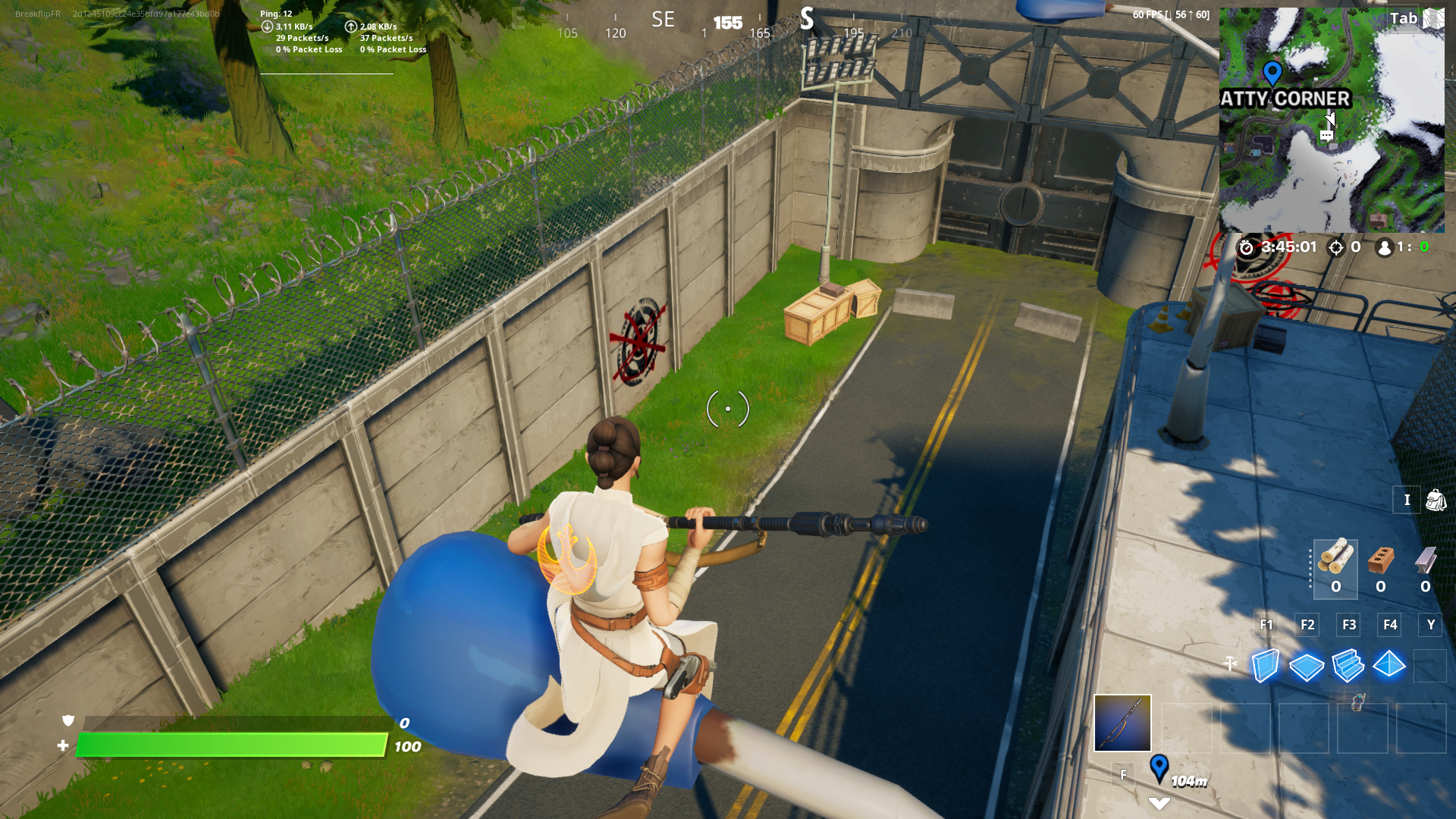Click the green health bar

[227, 745]
